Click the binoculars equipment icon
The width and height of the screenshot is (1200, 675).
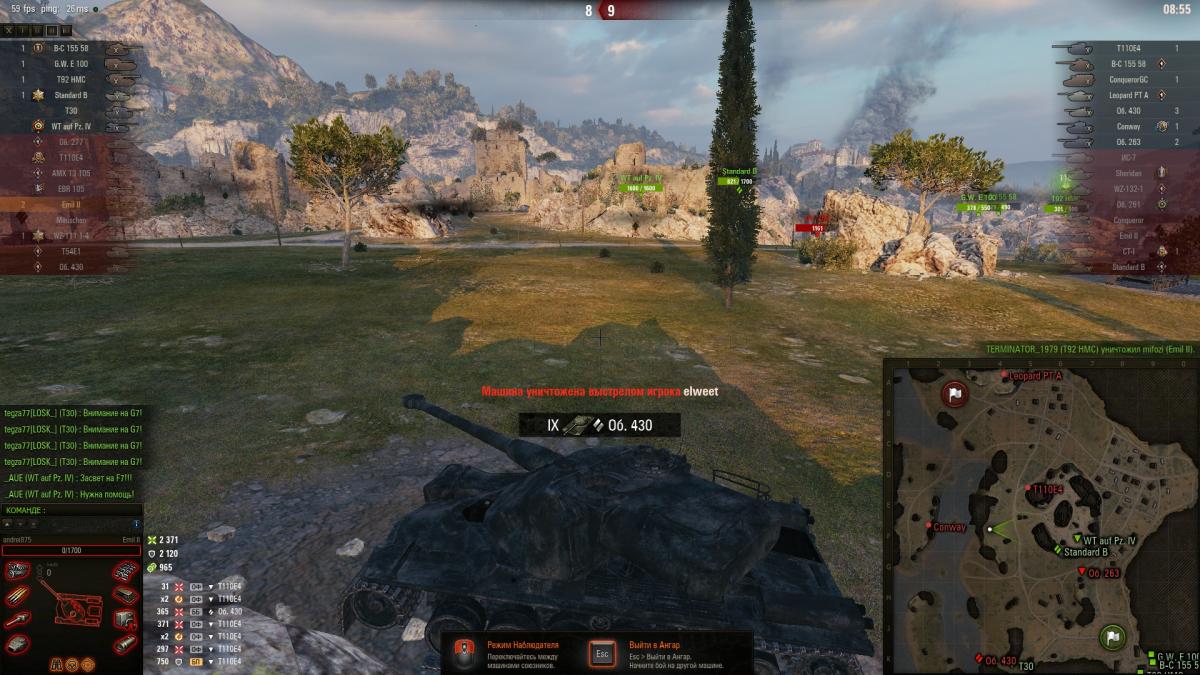point(54,663)
